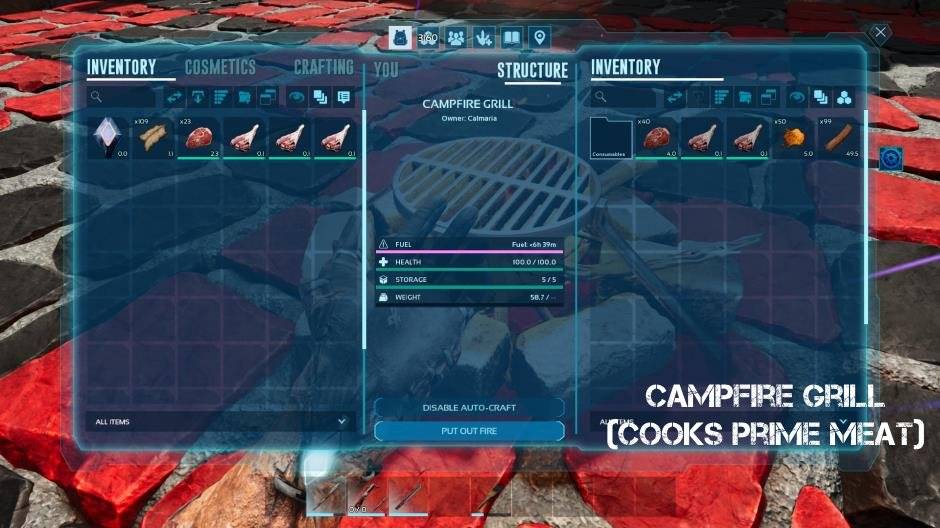This screenshot has height=528, width=940.
Task: Close the inventory window
Action: click(880, 33)
